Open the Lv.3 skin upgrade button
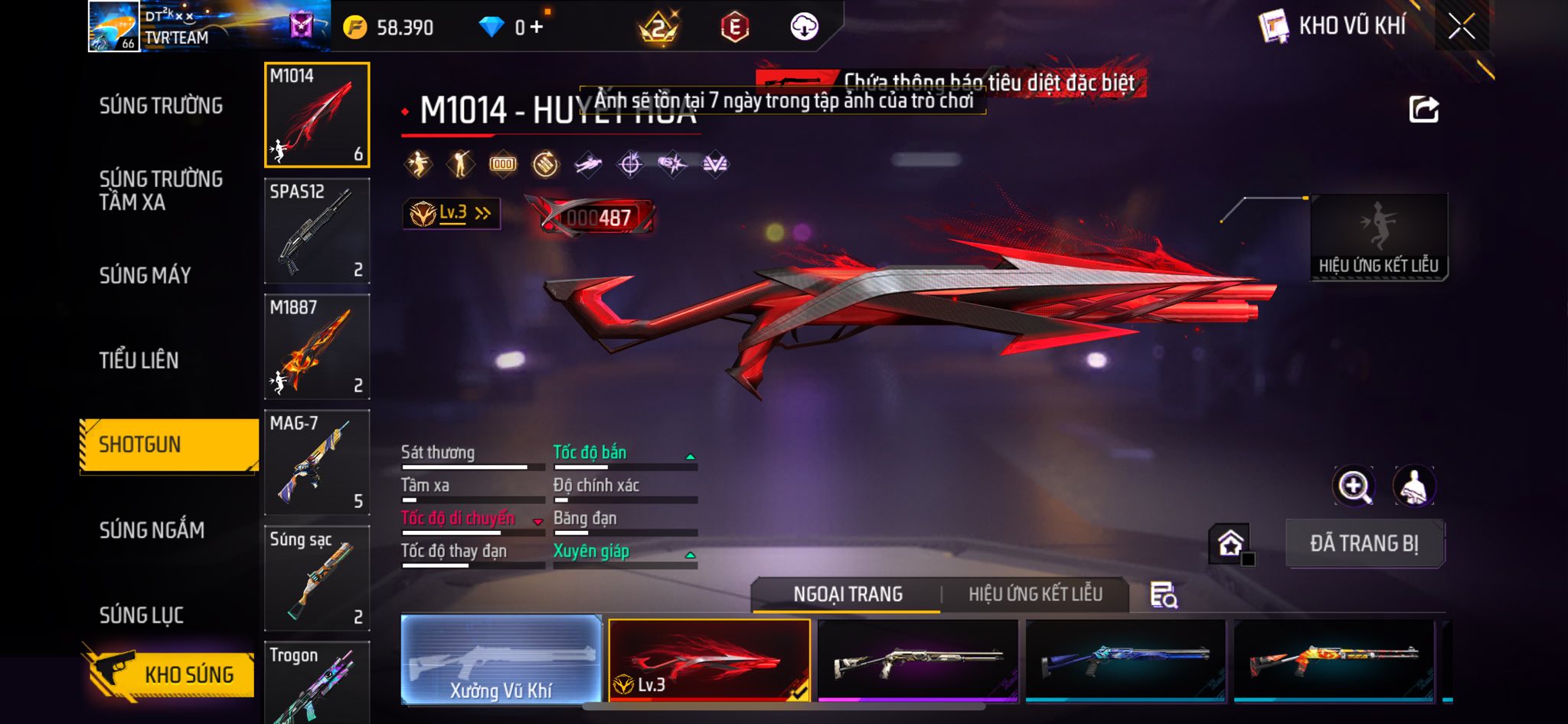 (452, 213)
